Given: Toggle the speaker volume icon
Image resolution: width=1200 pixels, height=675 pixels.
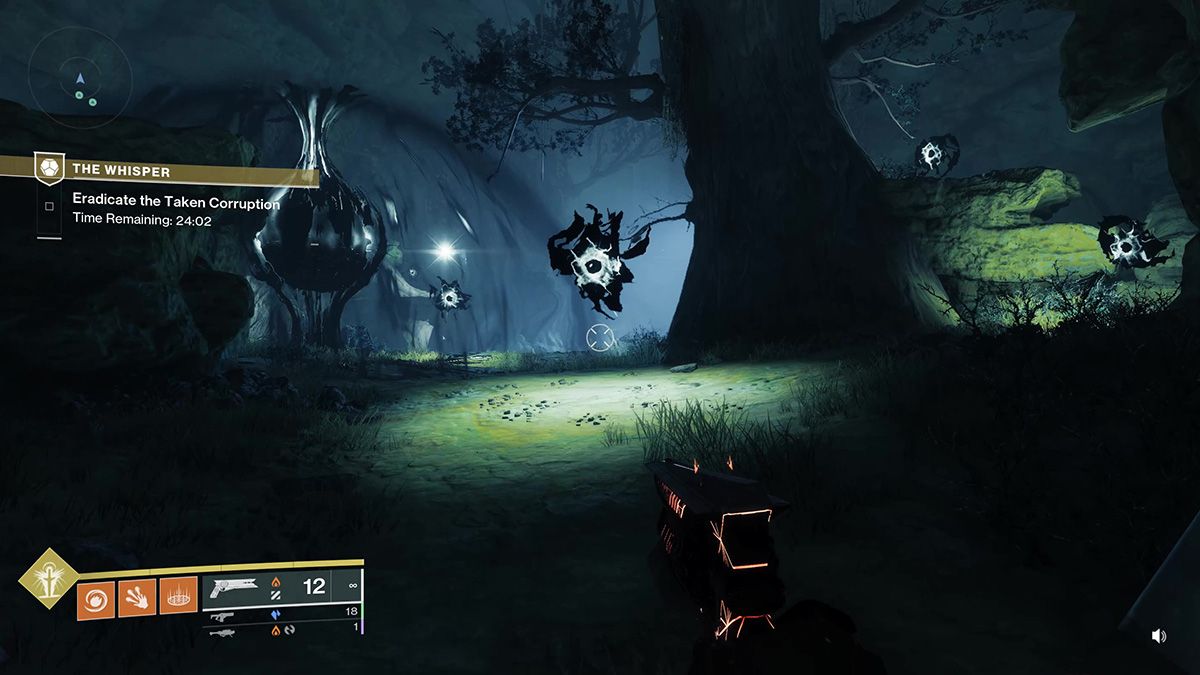Looking at the screenshot, I should tap(1159, 636).
